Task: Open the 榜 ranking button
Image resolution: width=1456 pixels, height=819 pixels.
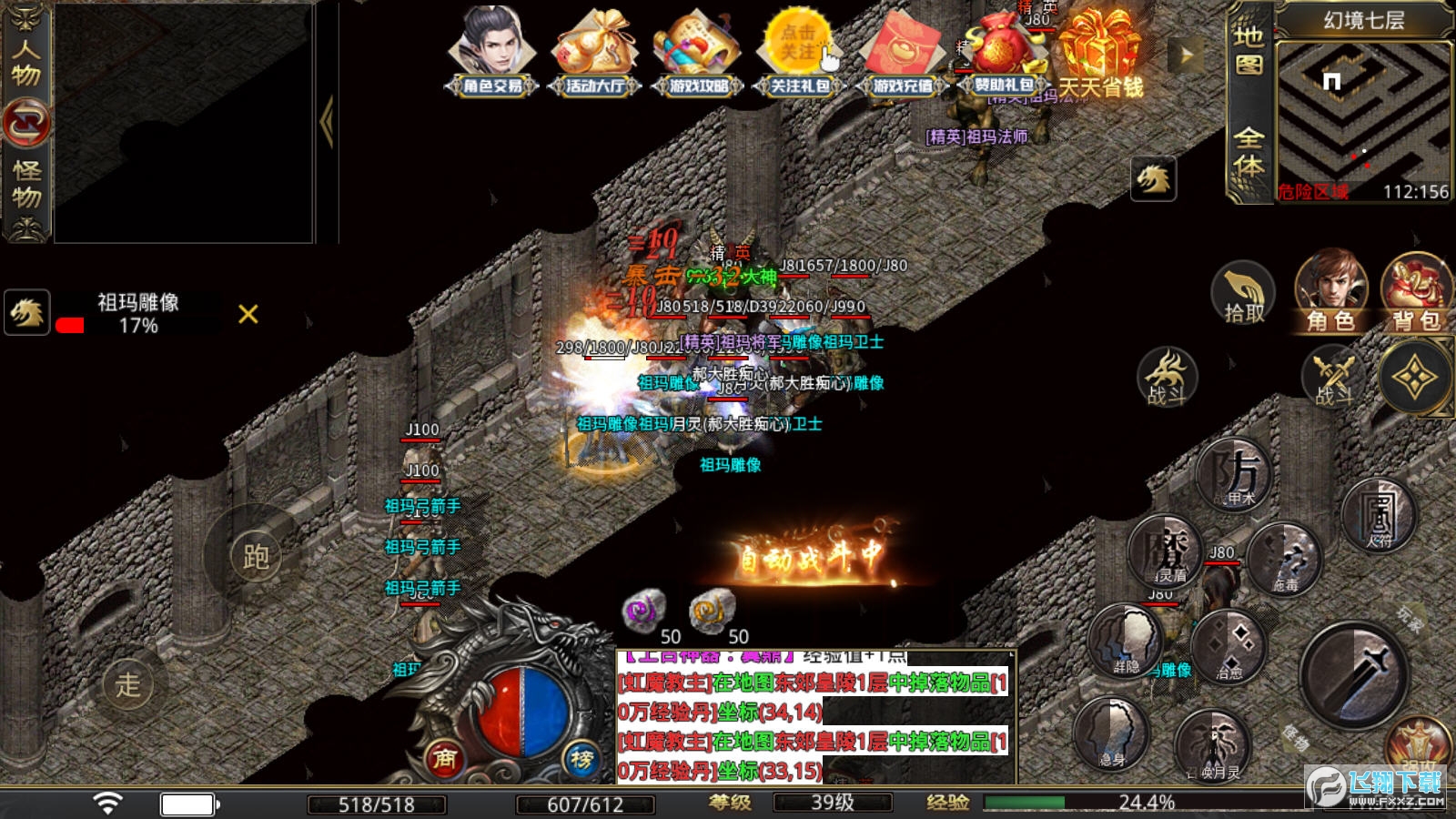Action: click(x=582, y=758)
